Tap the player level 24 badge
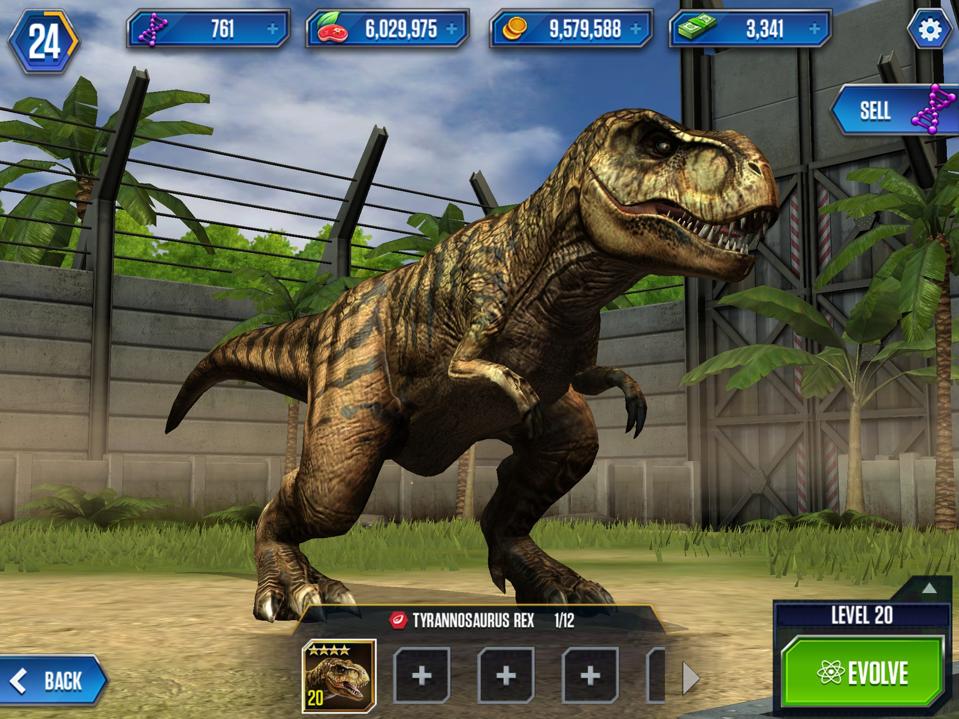The image size is (959, 719). pos(43,40)
